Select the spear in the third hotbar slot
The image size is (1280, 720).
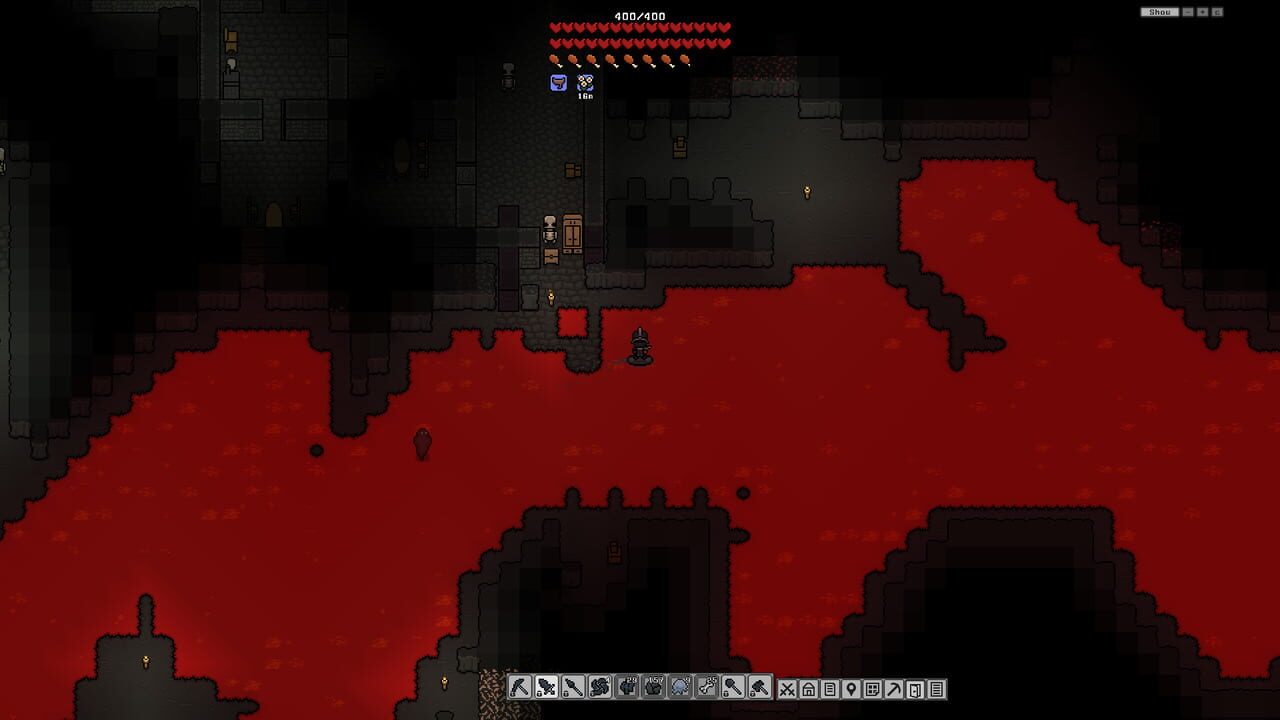(x=573, y=690)
